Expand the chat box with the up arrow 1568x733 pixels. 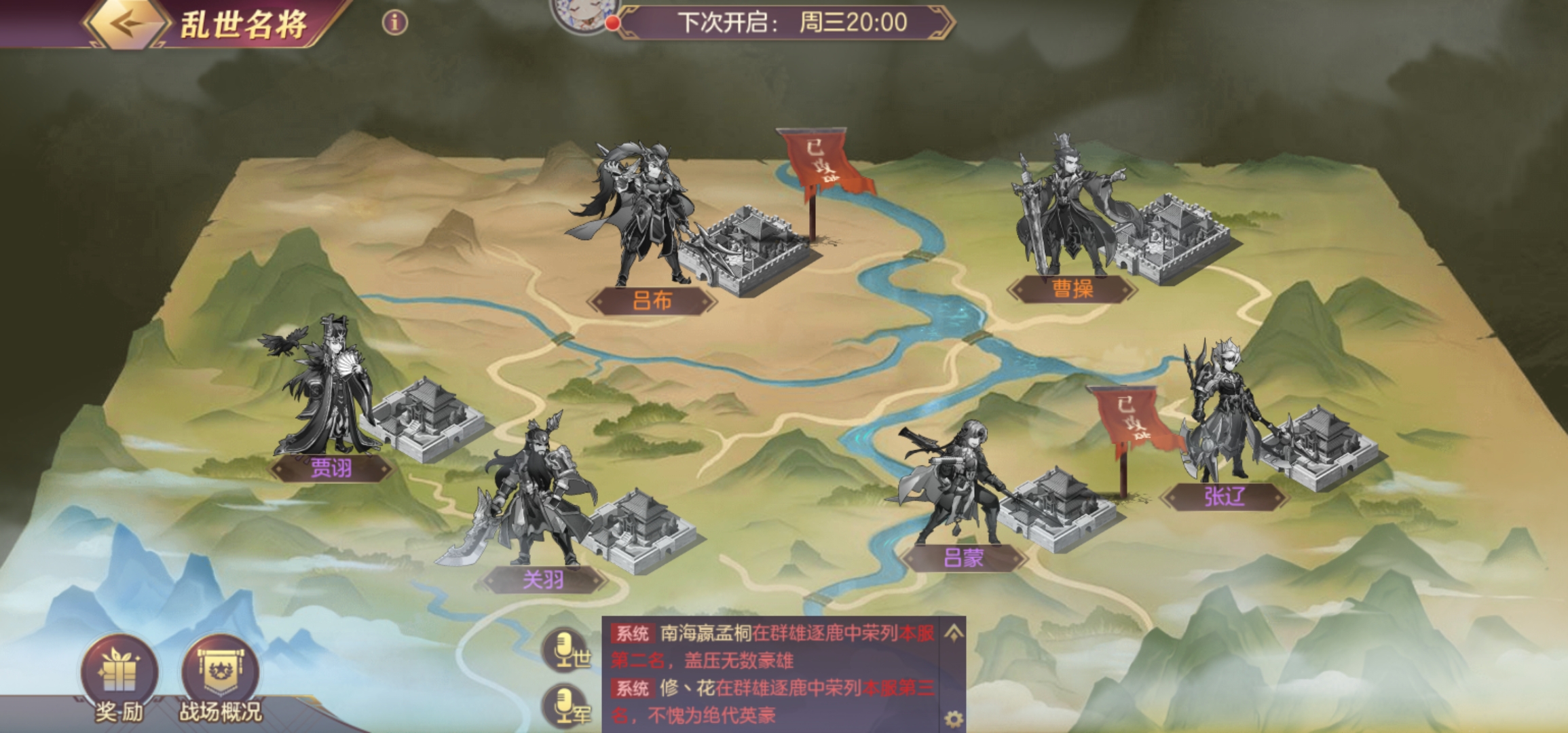click(x=953, y=633)
